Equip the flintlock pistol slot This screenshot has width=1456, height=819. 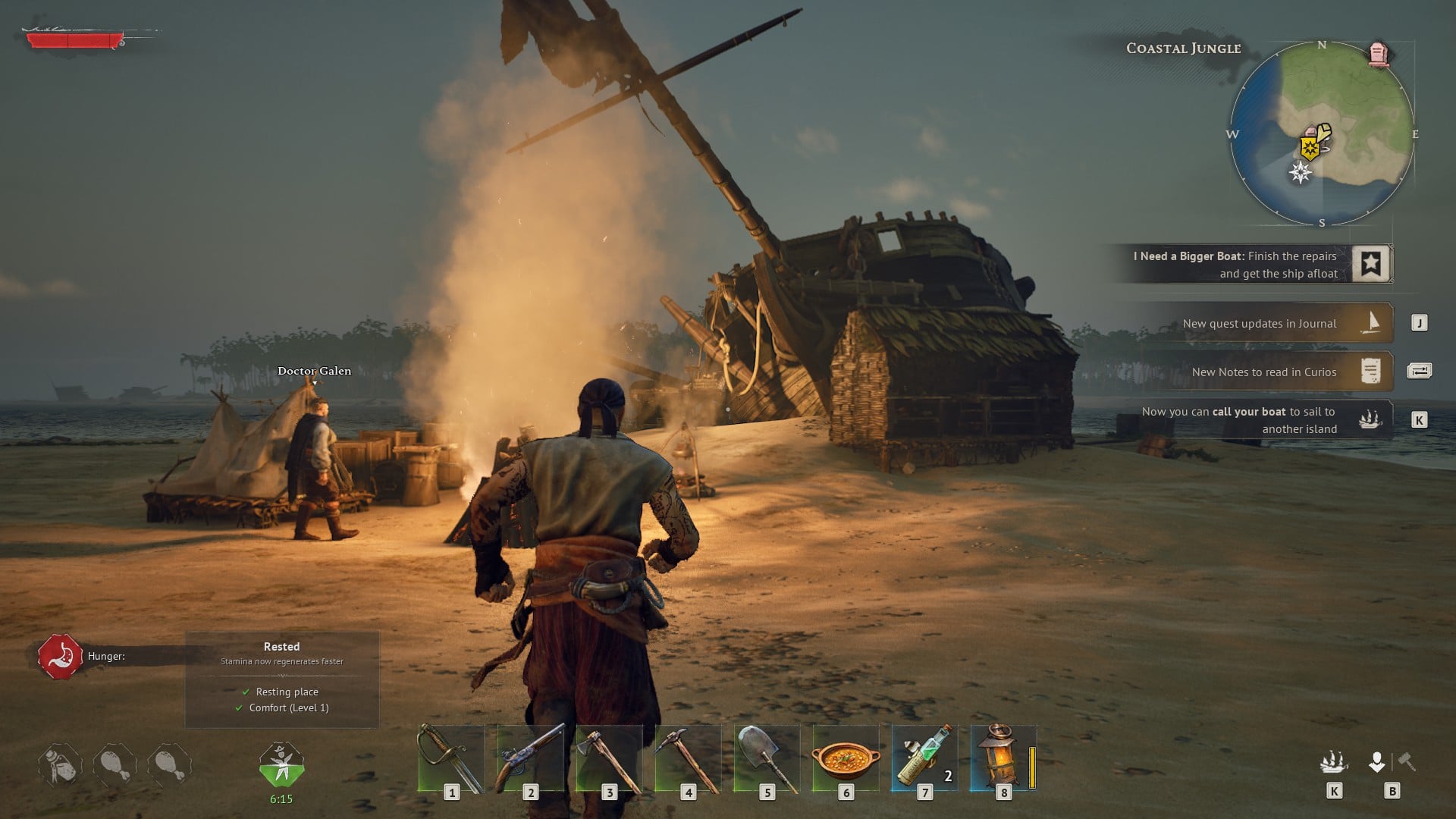coord(530,758)
